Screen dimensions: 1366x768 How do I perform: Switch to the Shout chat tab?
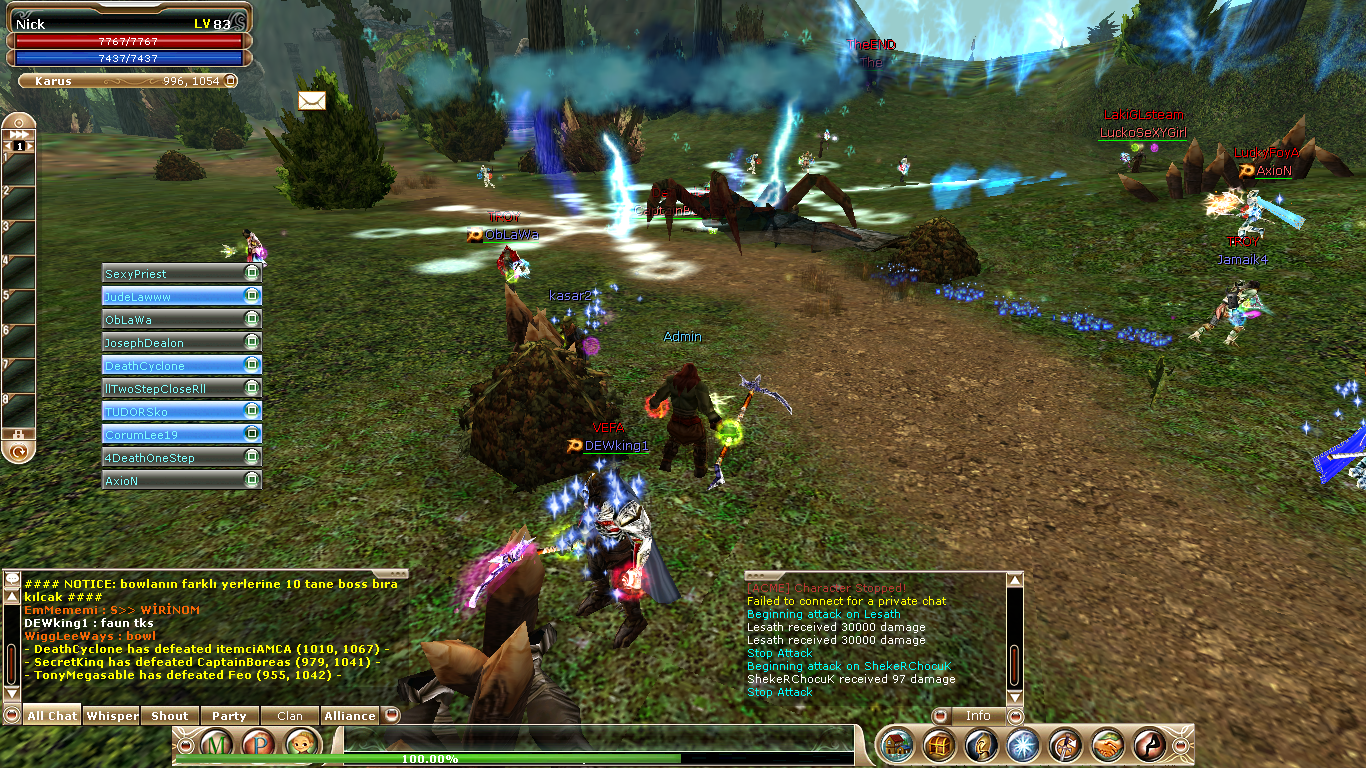click(170, 716)
